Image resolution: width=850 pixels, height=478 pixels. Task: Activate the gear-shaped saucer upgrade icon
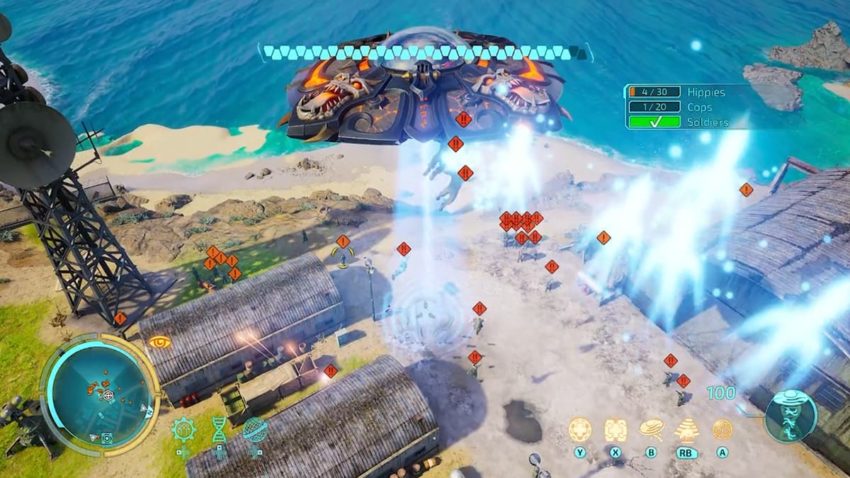click(182, 430)
